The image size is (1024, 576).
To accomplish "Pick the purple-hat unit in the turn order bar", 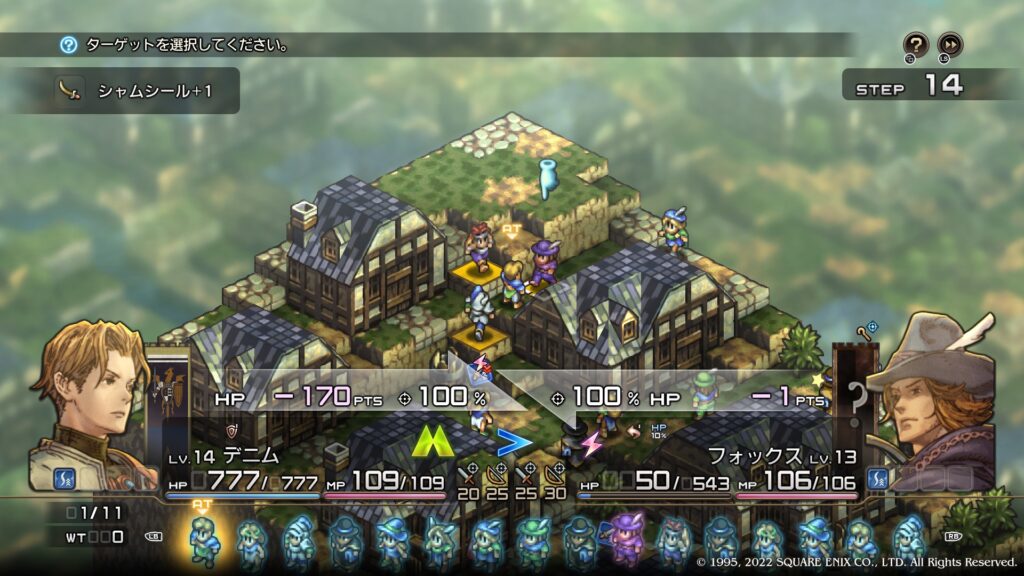I will [627, 537].
